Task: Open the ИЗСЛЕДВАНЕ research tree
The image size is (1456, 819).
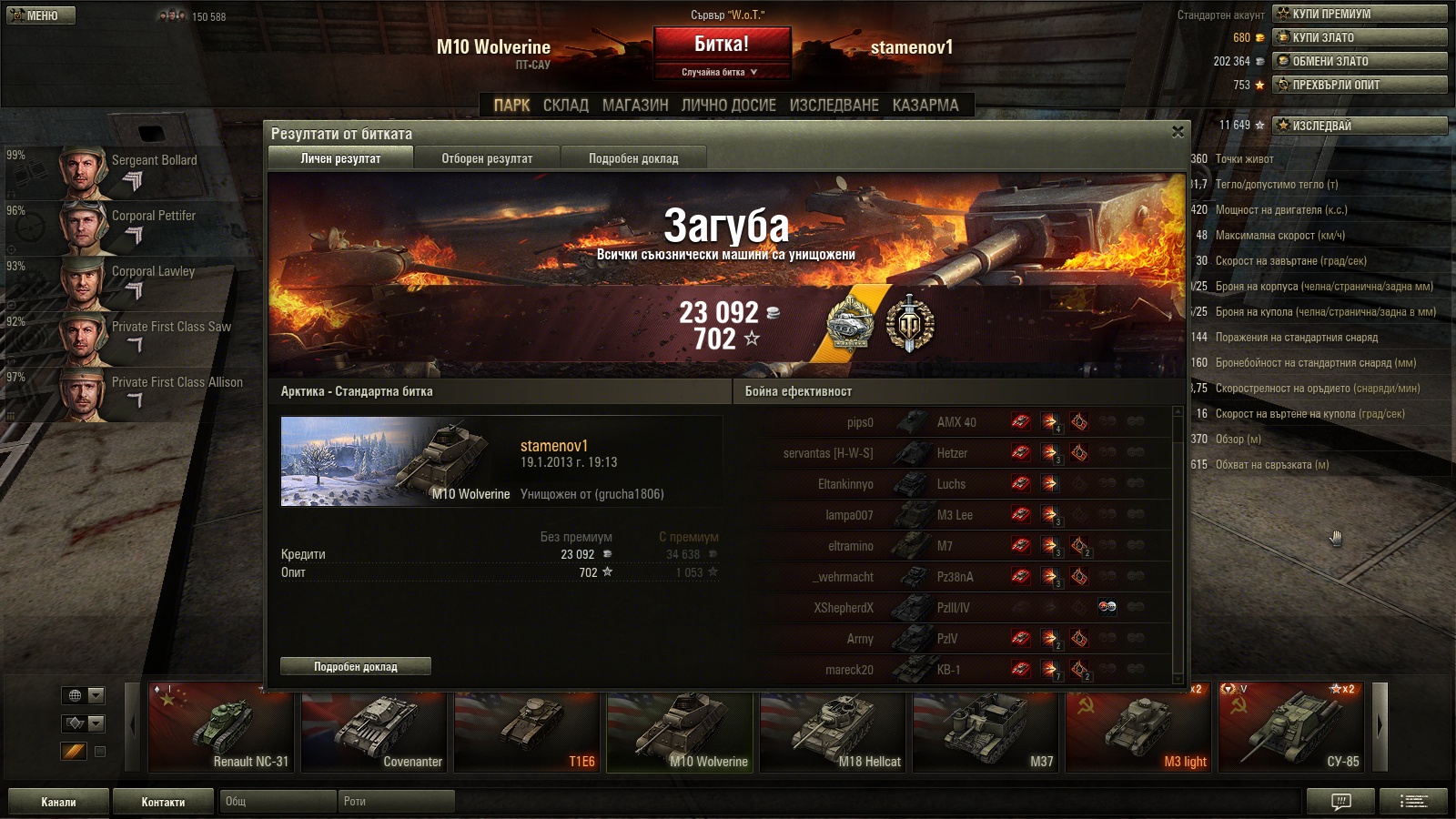Action: [x=834, y=106]
